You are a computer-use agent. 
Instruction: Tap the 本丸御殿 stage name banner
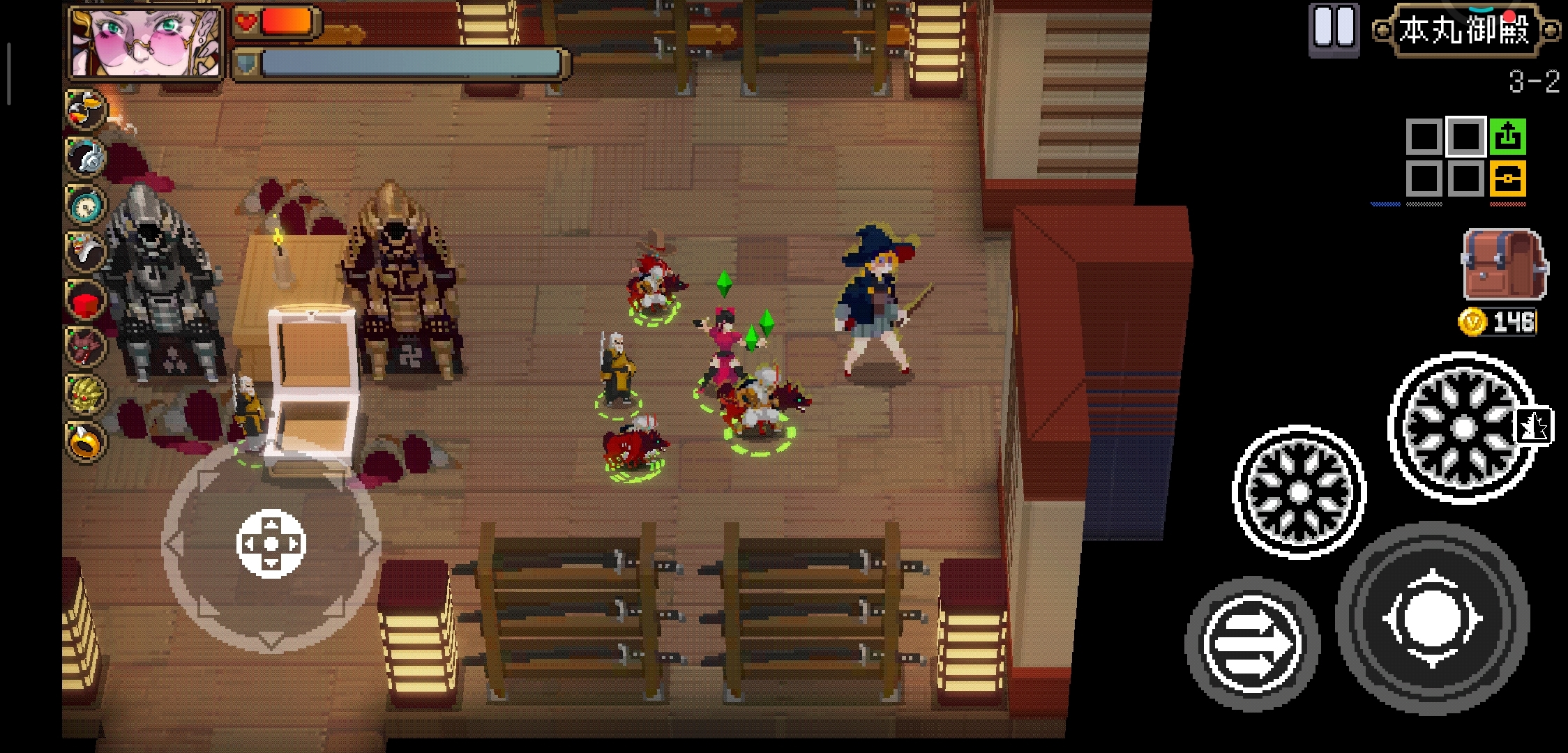1464,31
